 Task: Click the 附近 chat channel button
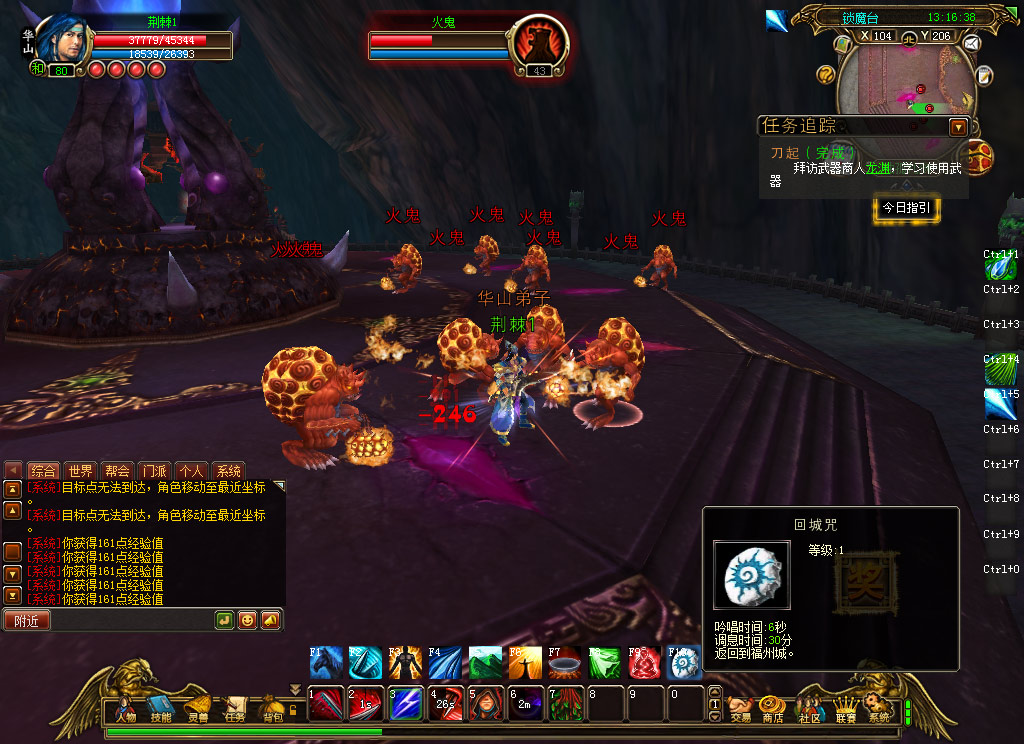pyautogui.click(x=26, y=621)
